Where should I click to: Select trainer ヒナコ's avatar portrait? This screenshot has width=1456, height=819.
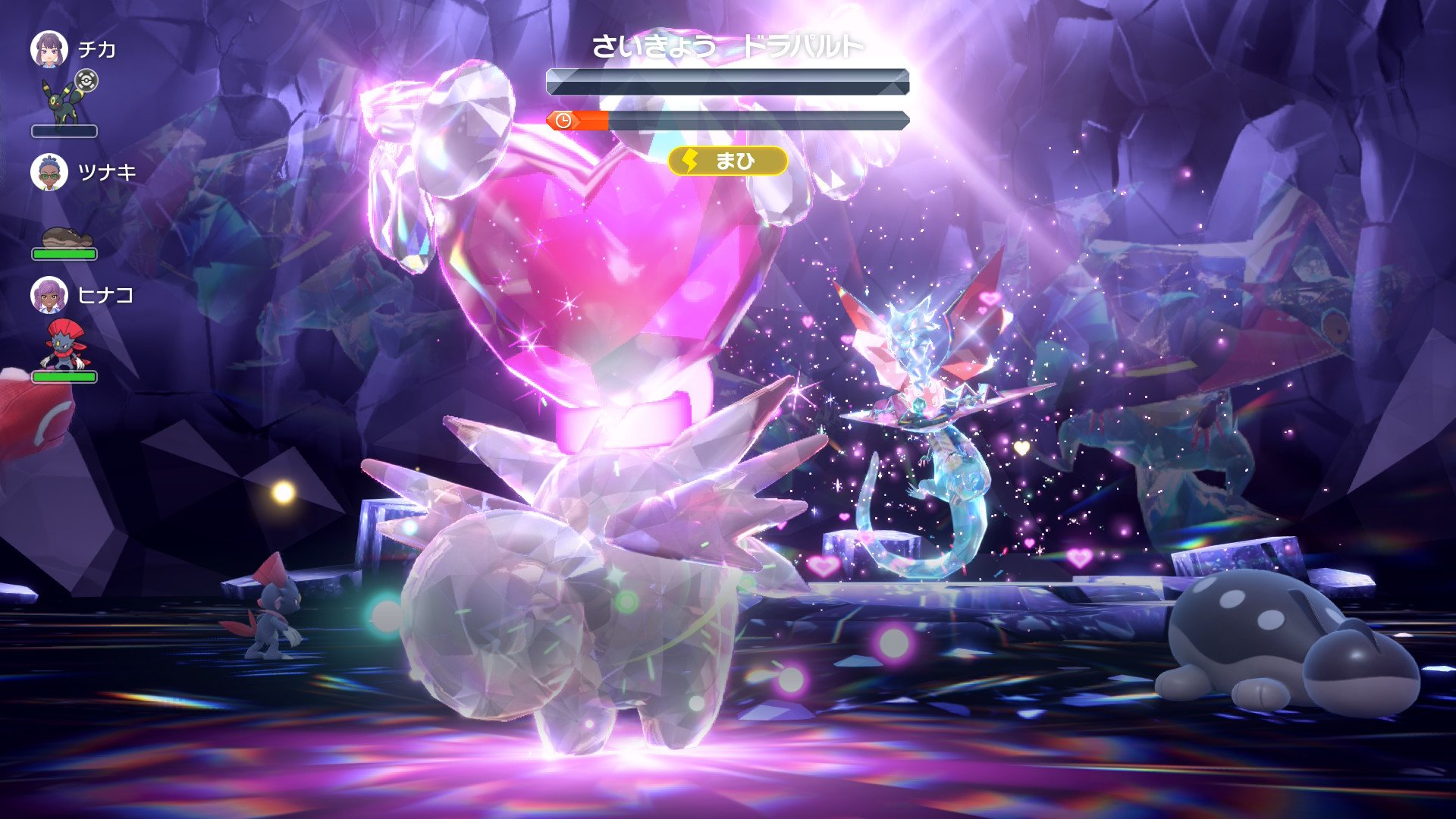49,295
